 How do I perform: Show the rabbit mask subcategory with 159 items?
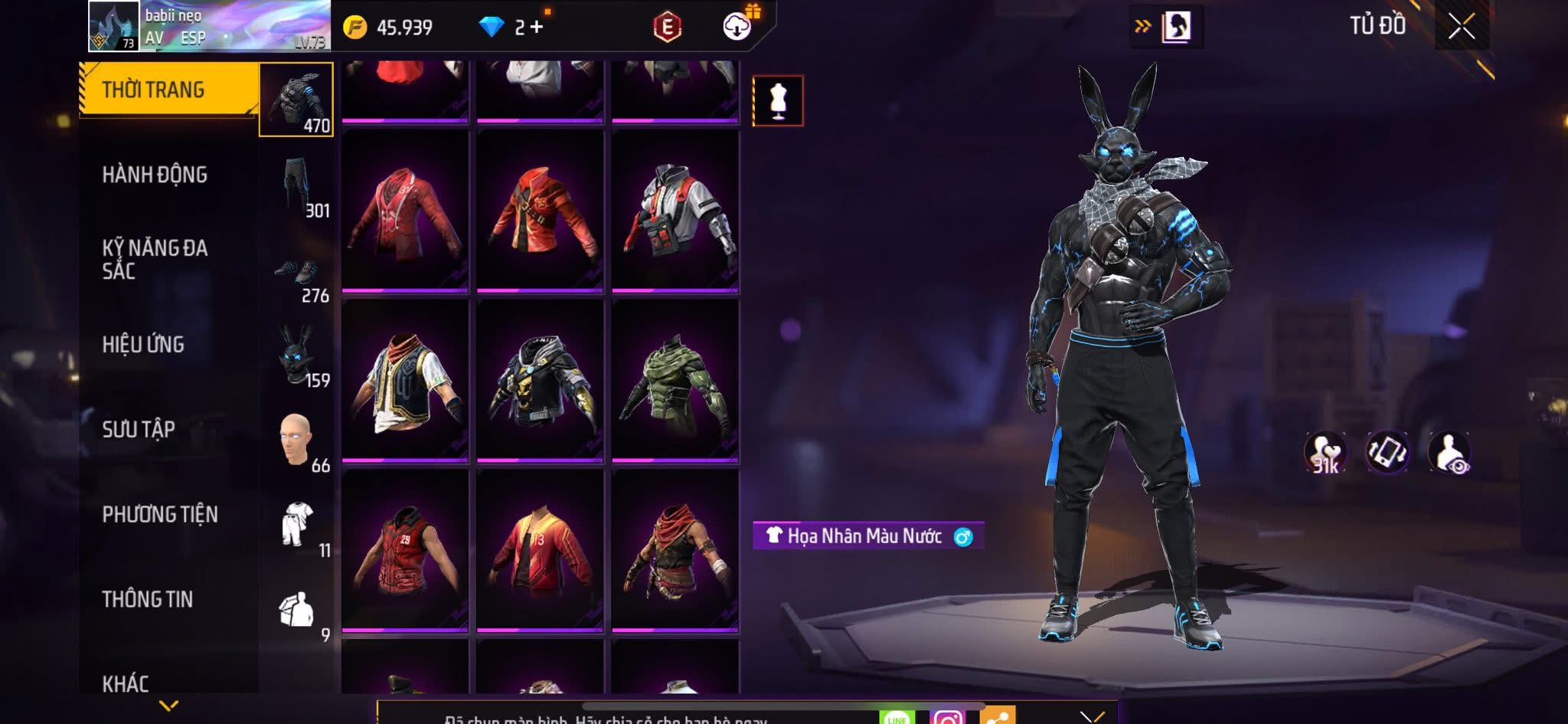pos(297,355)
